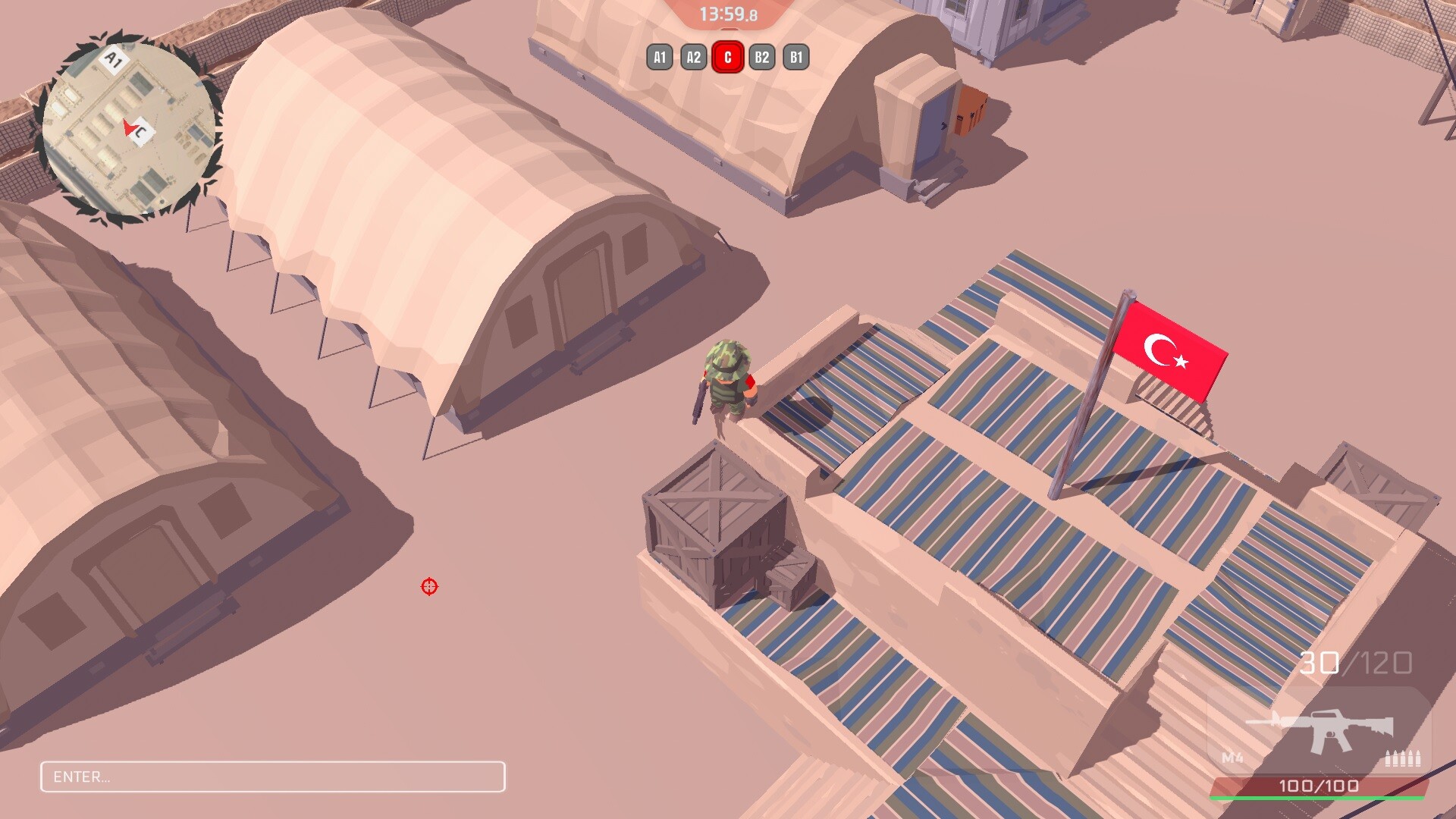The height and width of the screenshot is (819, 1456).
Task: Select the active red C objective indicator
Action: pyautogui.click(x=726, y=55)
